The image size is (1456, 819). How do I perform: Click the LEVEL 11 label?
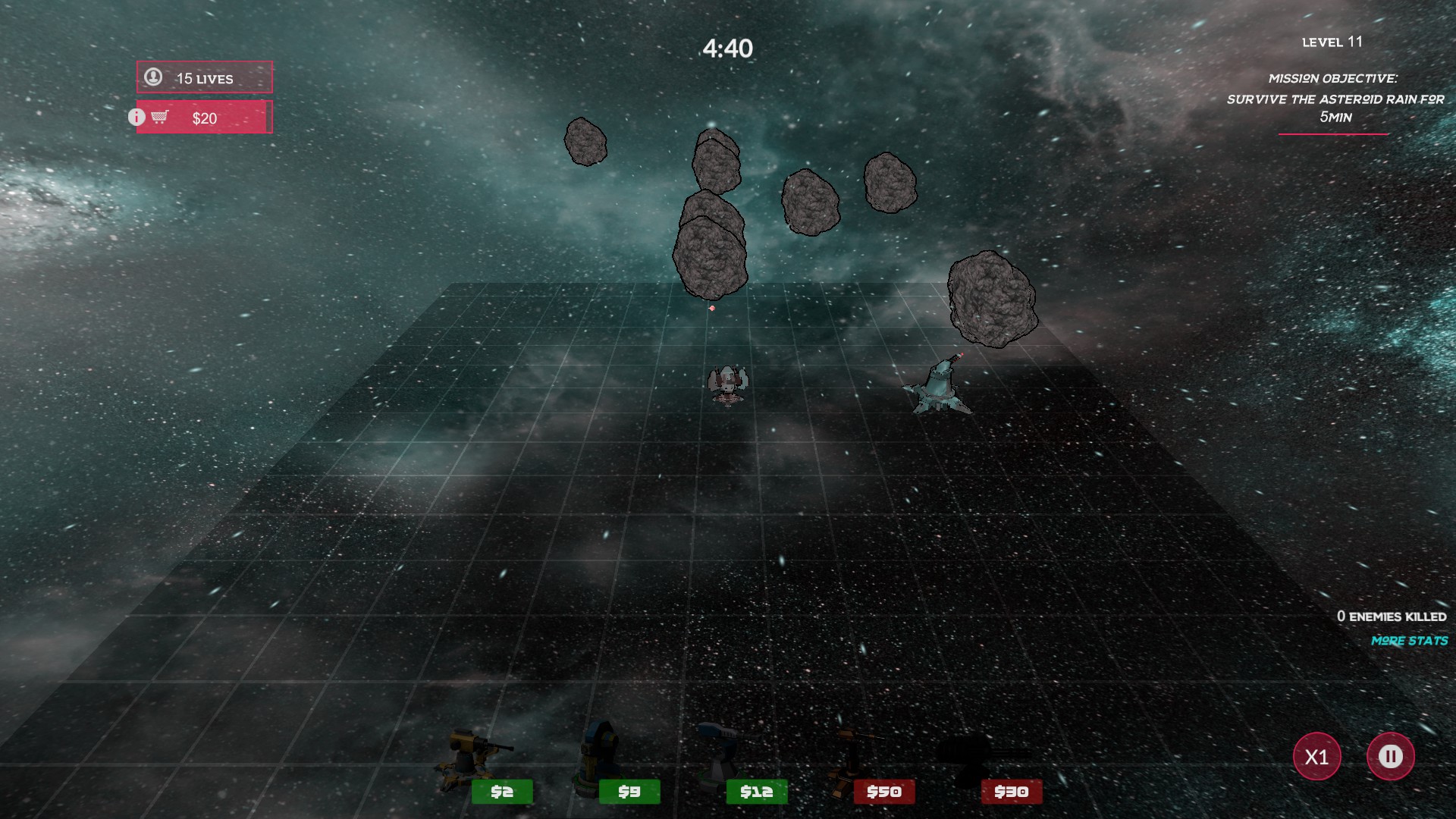[1332, 42]
